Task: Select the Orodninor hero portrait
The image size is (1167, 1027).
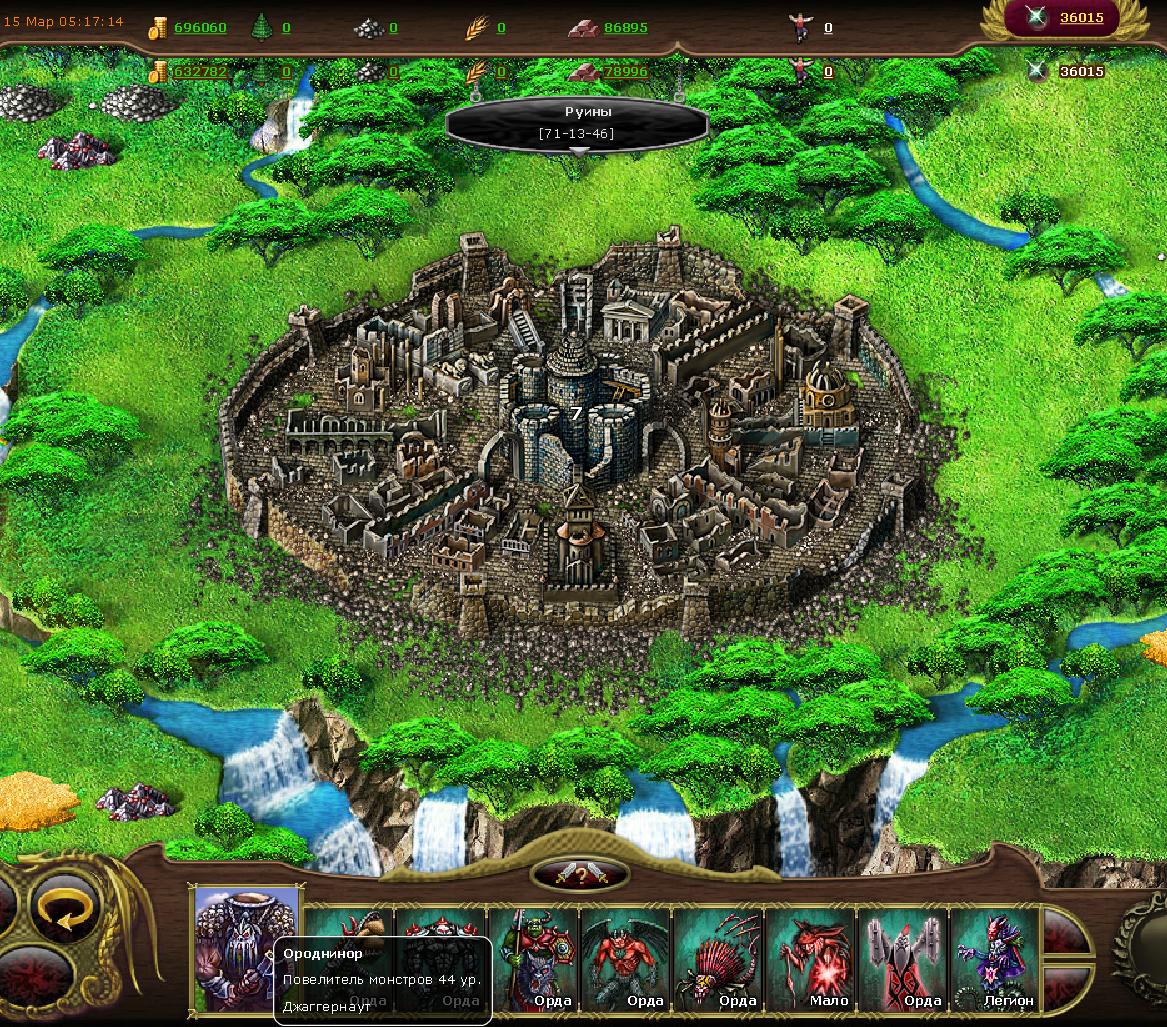Action: pos(246,945)
